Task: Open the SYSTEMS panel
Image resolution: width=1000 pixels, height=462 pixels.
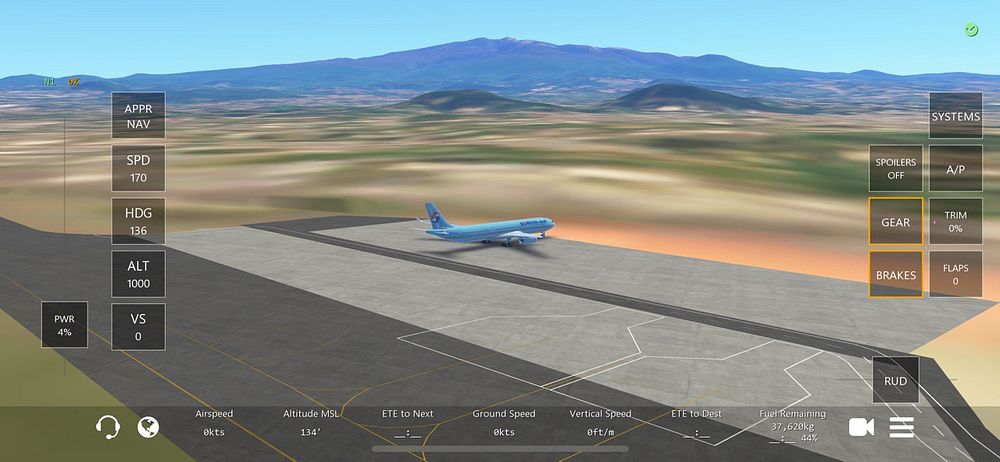Action: tap(955, 116)
